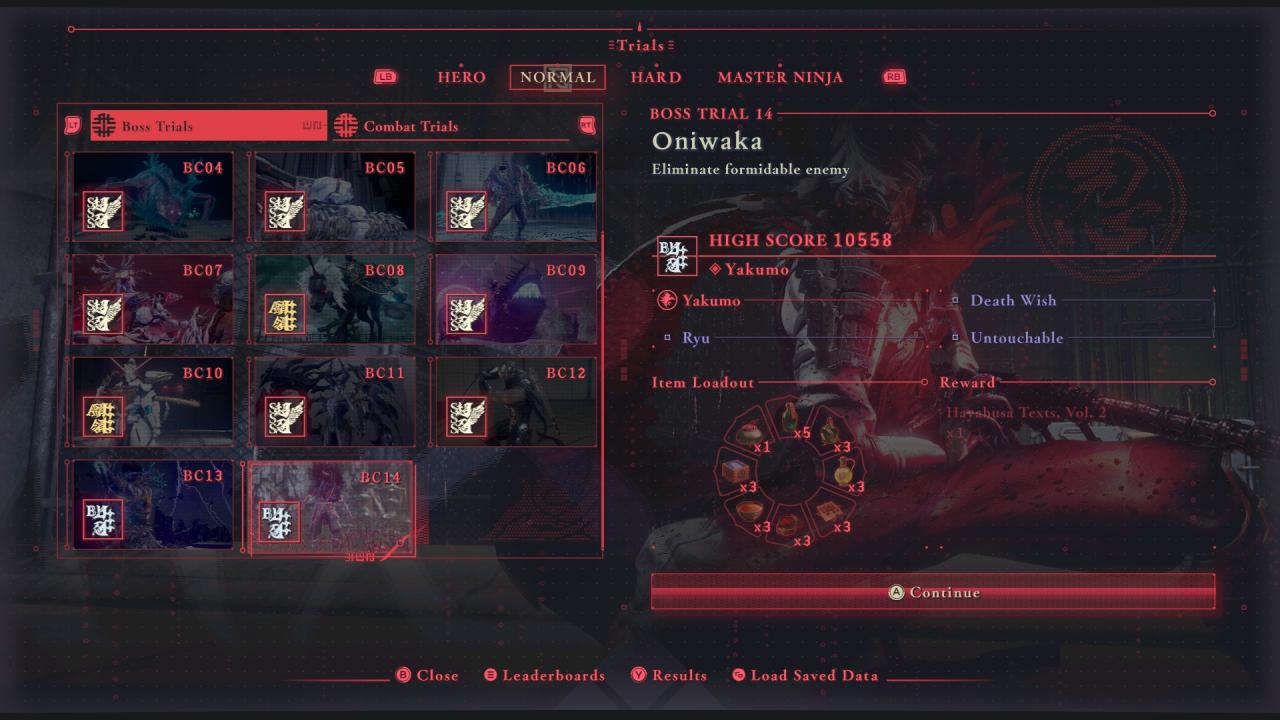Pick boss trial BC12
This screenshot has height=720, width=1280.
(x=516, y=402)
